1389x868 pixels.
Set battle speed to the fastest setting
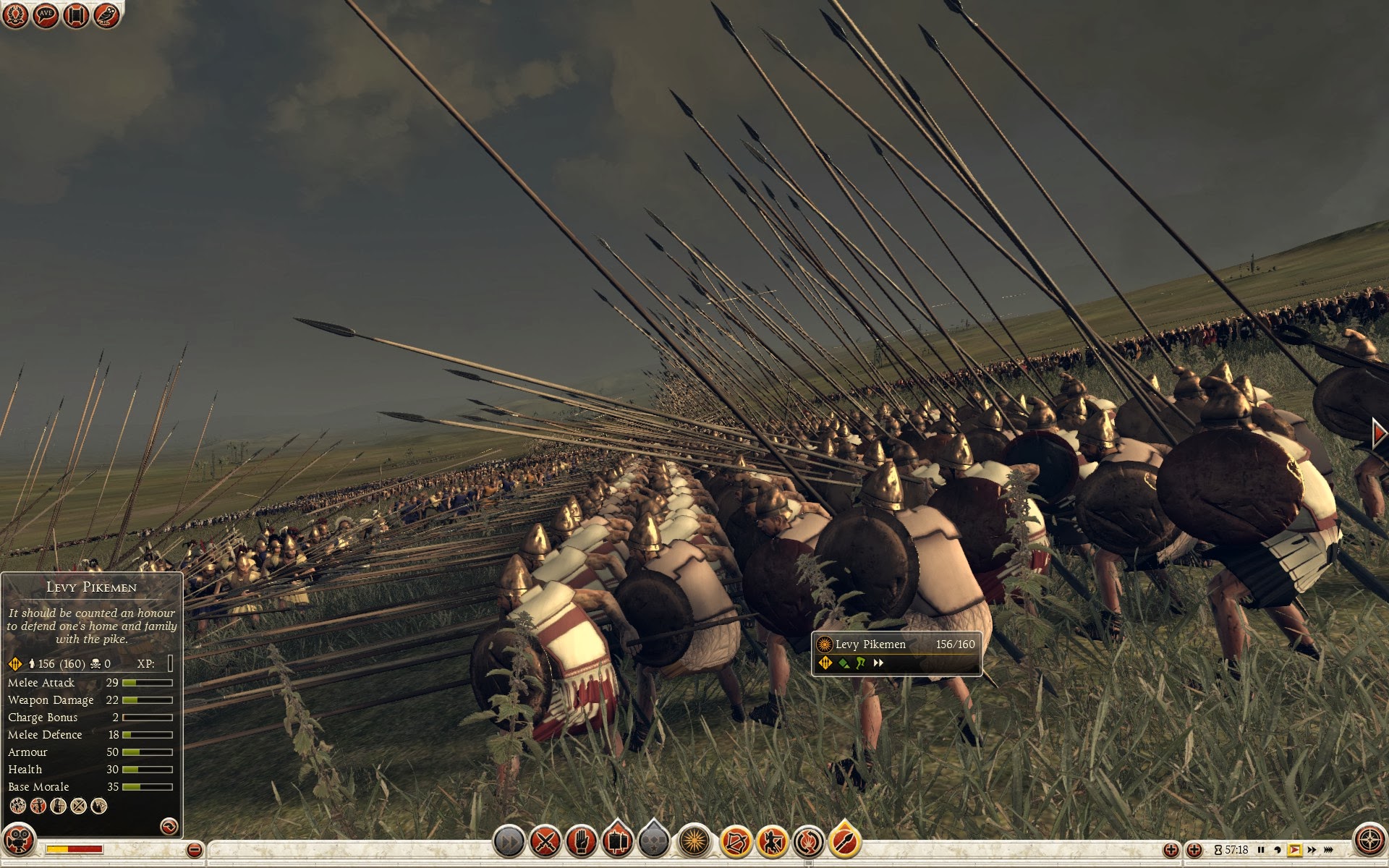point(1329,850)
